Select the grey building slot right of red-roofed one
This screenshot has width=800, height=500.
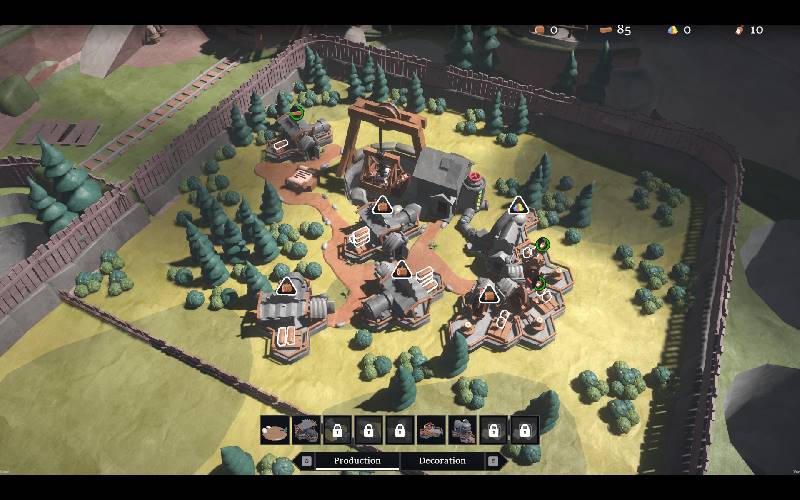pyautogui.click(x=462, y=431)
